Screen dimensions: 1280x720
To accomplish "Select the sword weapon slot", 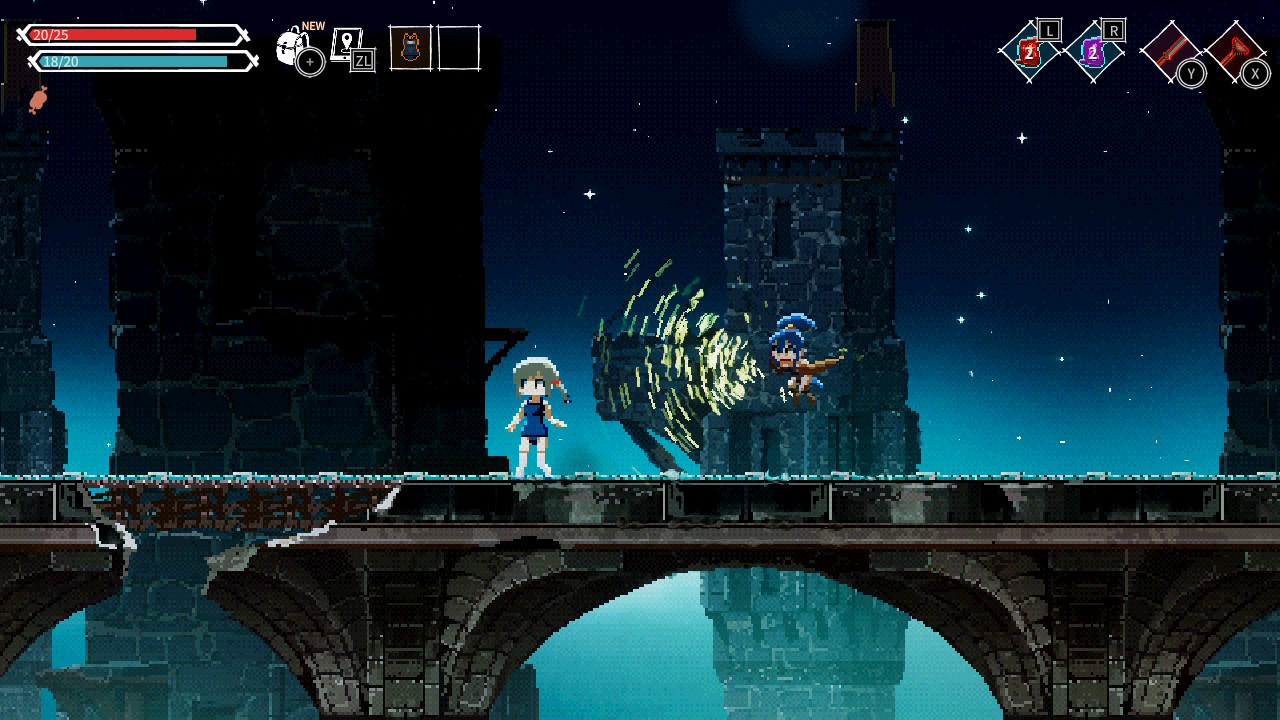I will point(1169,50).
